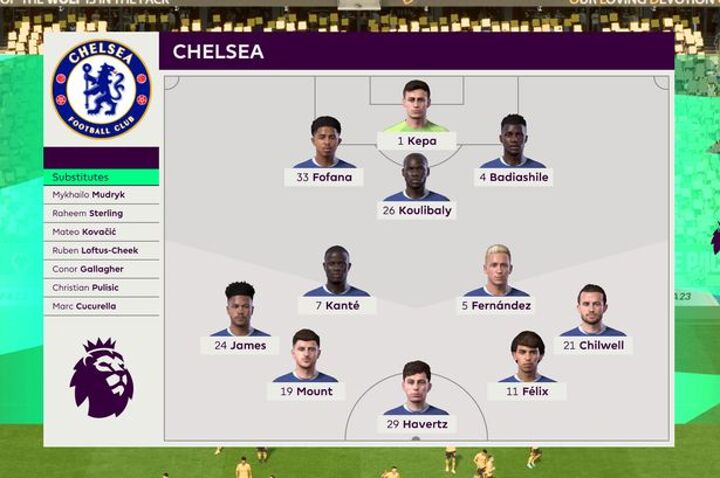Image resolution: width=720 pixels, height=478 pixels.
Task: Select Koulibaly's player card
Action: 417,192
